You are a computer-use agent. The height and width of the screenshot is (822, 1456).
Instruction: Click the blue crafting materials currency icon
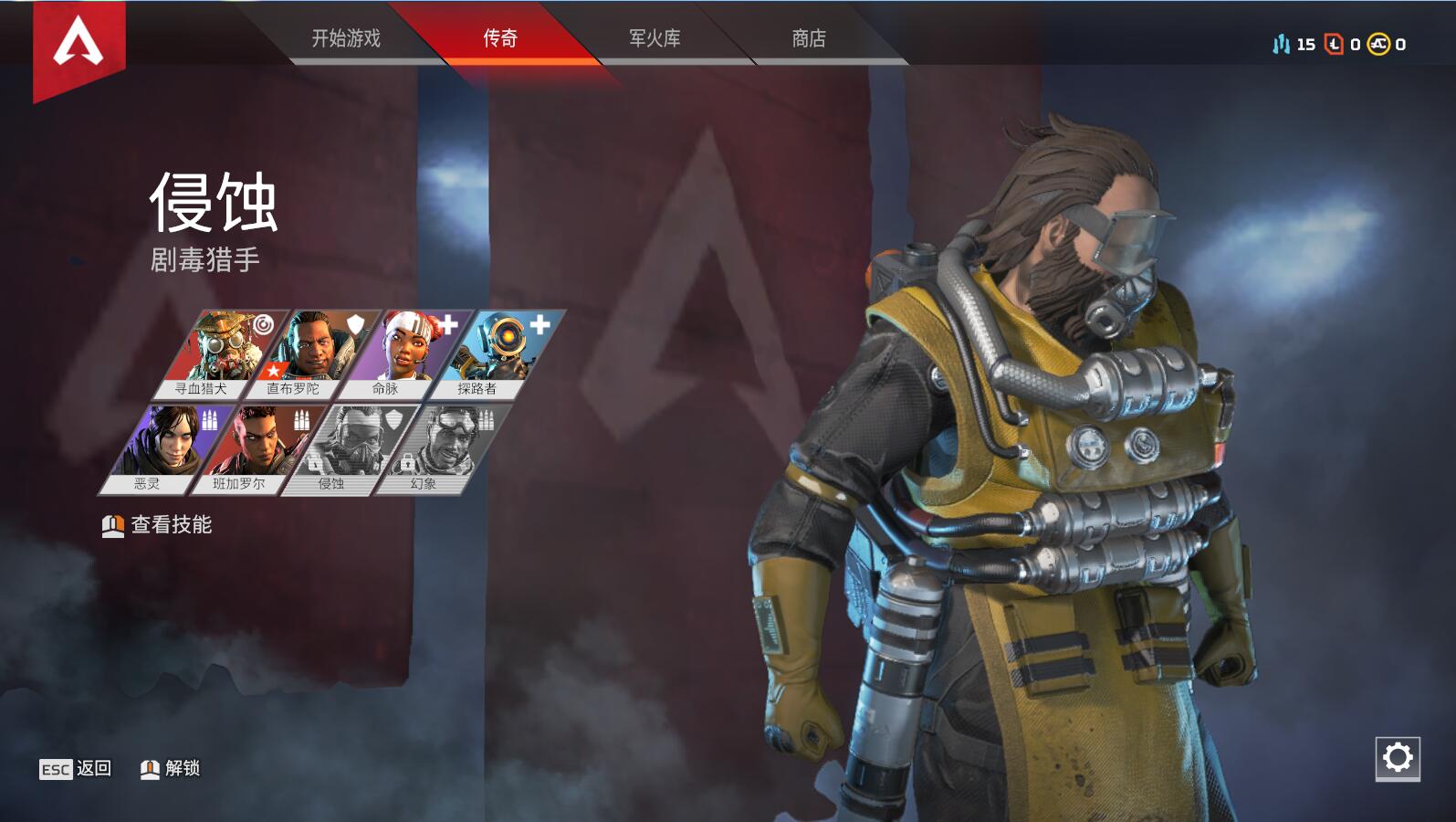(x=1282, y=43)
